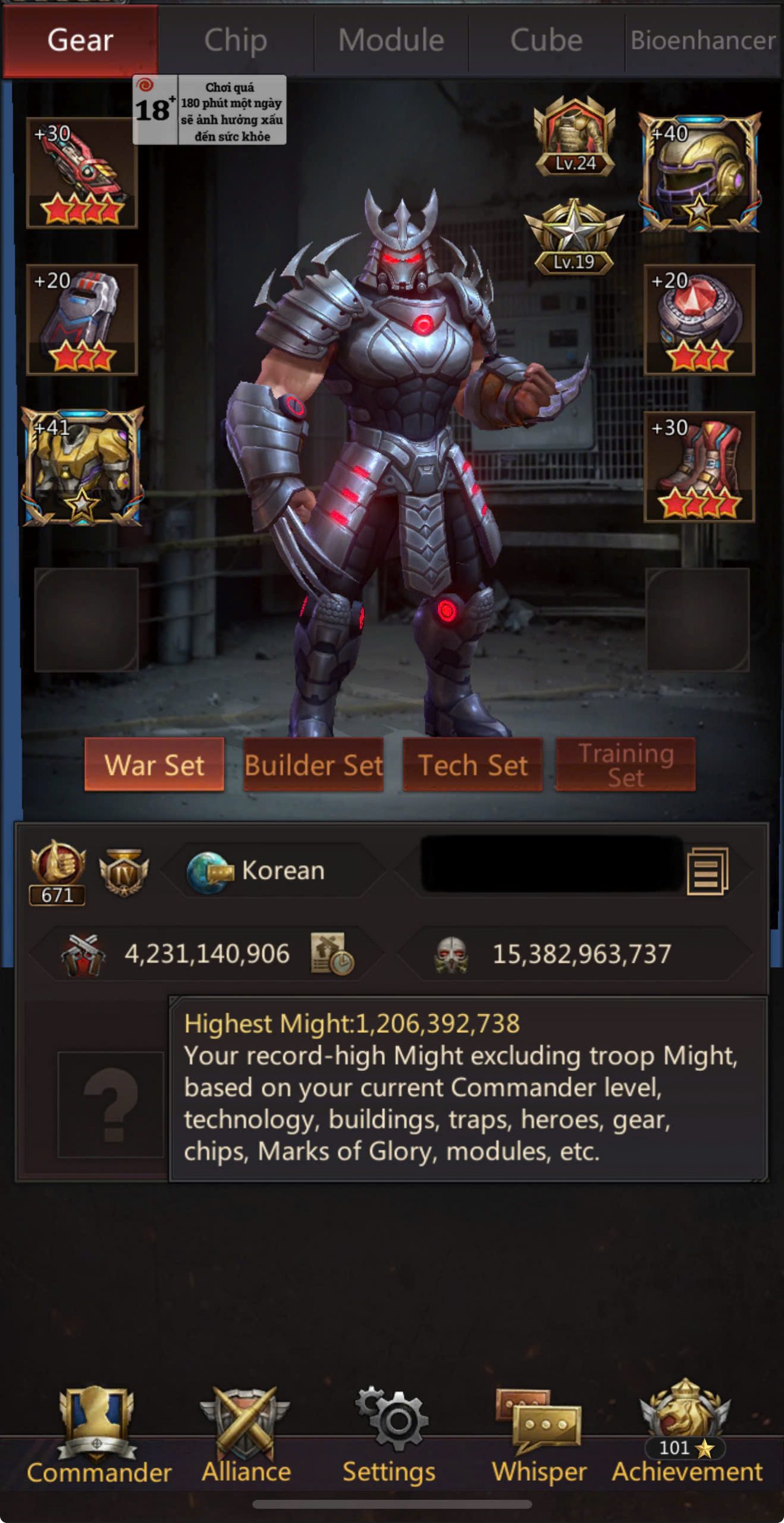Open the +20 mask gear slot

click(x=82, y=319)
